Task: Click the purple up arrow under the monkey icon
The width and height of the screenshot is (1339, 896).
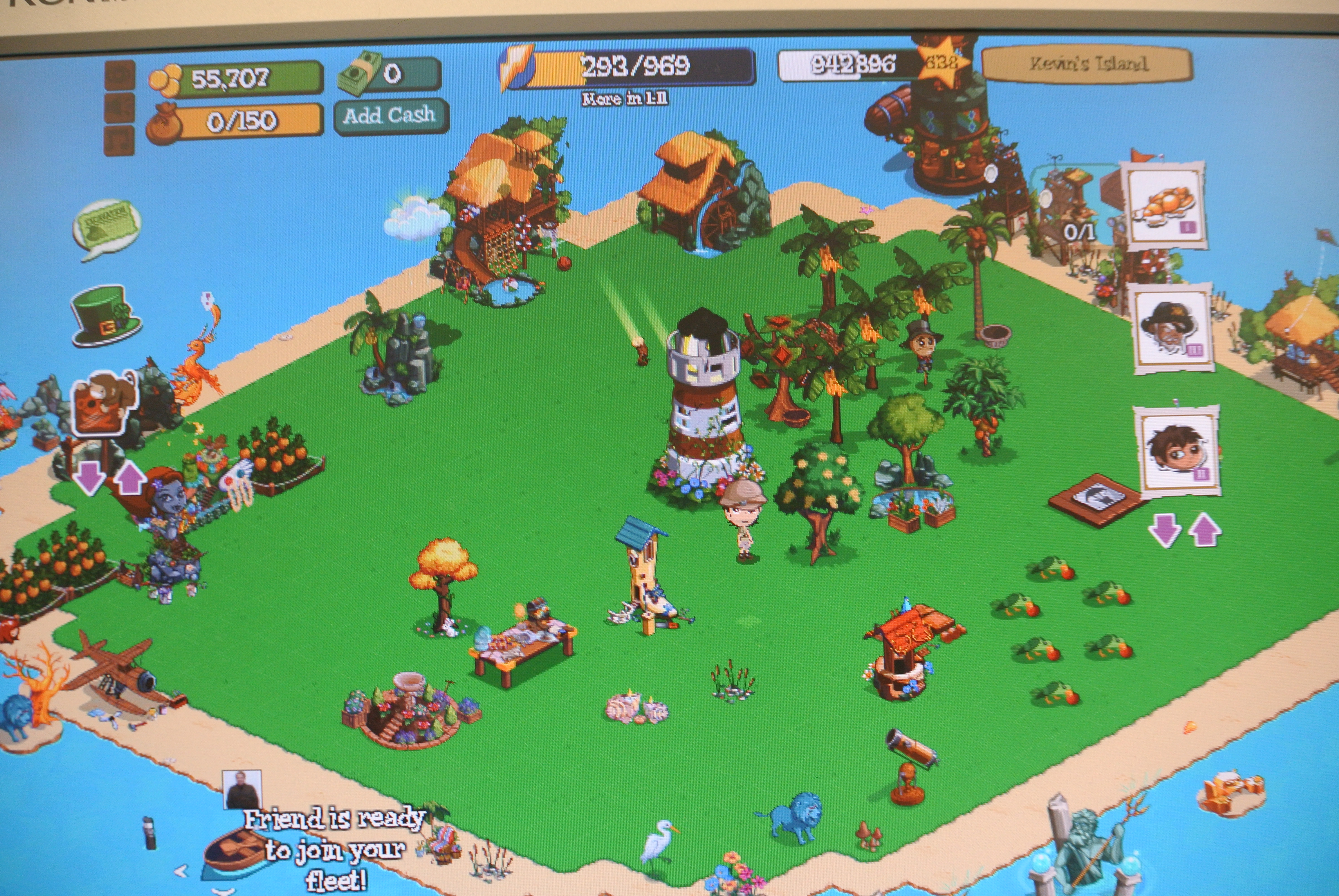Action: tap(129, 479)
